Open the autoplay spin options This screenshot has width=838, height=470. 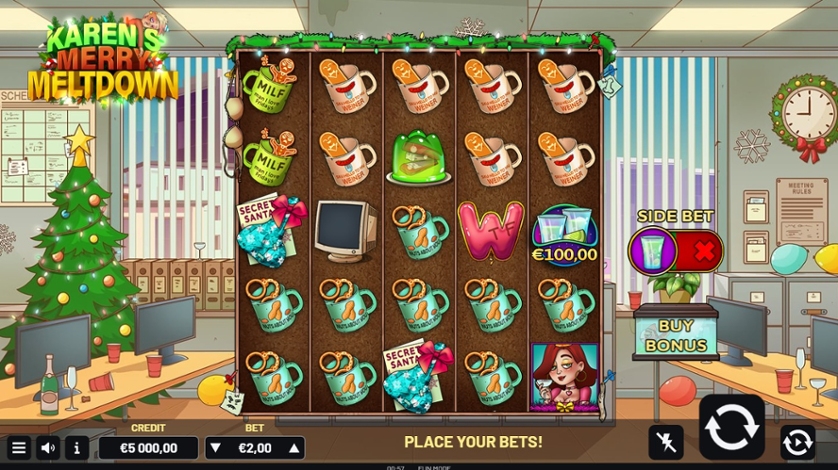pyautogui.click(x=797, y=441)
